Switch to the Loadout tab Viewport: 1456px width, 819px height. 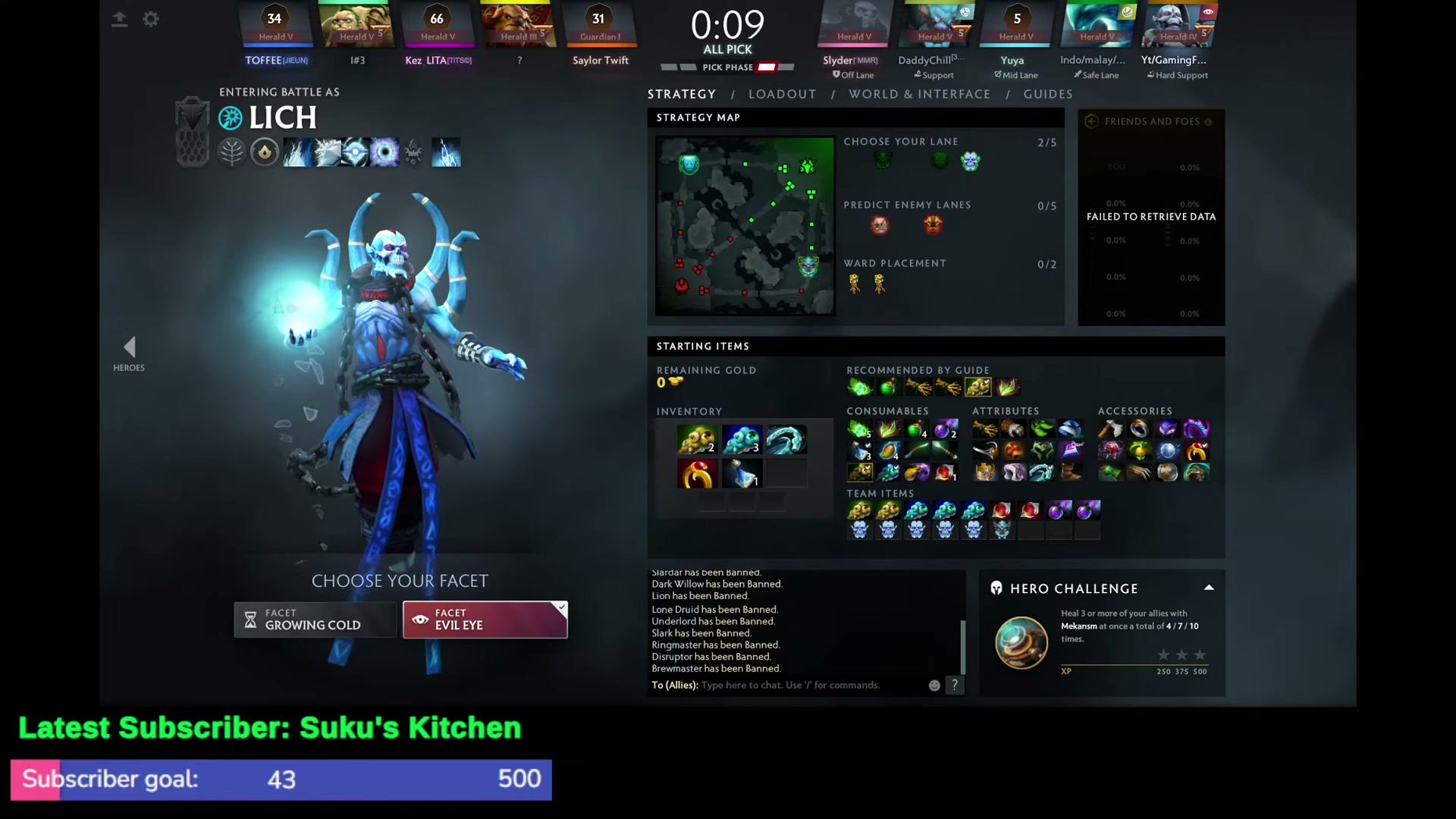[x=783, y=93]
